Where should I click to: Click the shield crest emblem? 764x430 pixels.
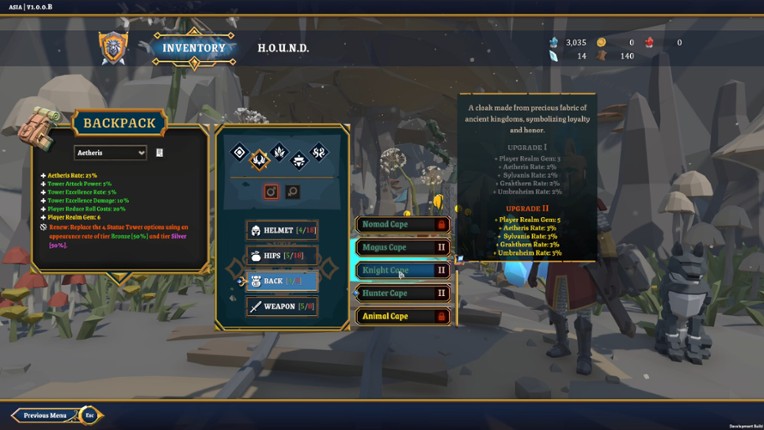click(x=113, y=47)
